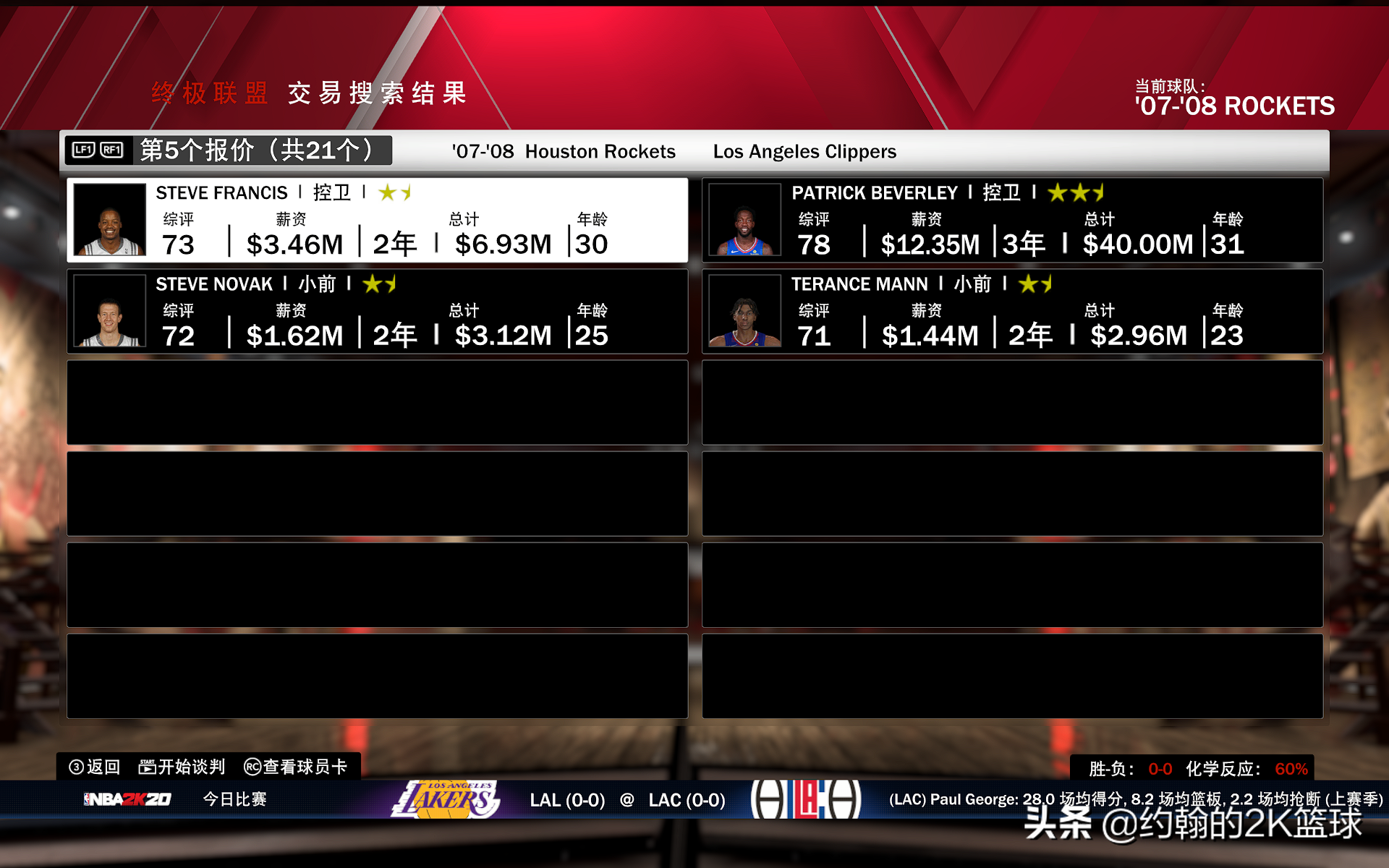Viewport: 1389px width, 868px height.
Task: Click Steve Novak portrait thumbnail
Action: (110, 311)
